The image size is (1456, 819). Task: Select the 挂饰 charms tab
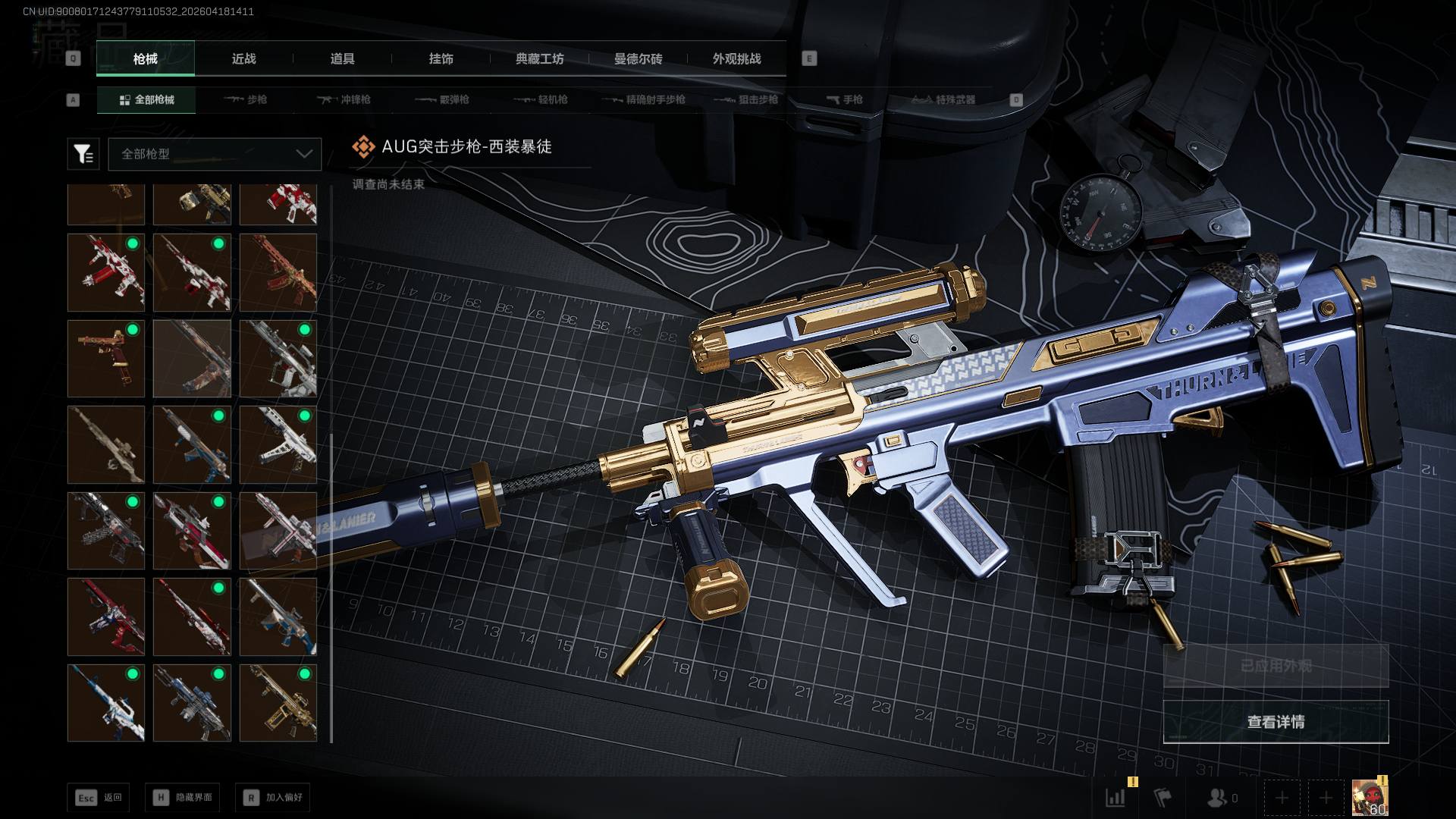pos(441,59)
